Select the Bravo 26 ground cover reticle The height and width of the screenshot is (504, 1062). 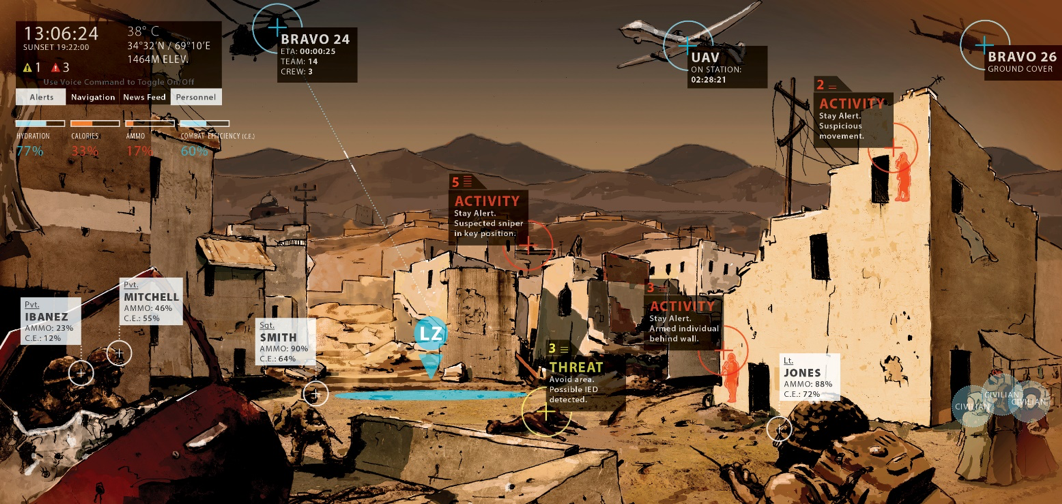coord(984,44)
